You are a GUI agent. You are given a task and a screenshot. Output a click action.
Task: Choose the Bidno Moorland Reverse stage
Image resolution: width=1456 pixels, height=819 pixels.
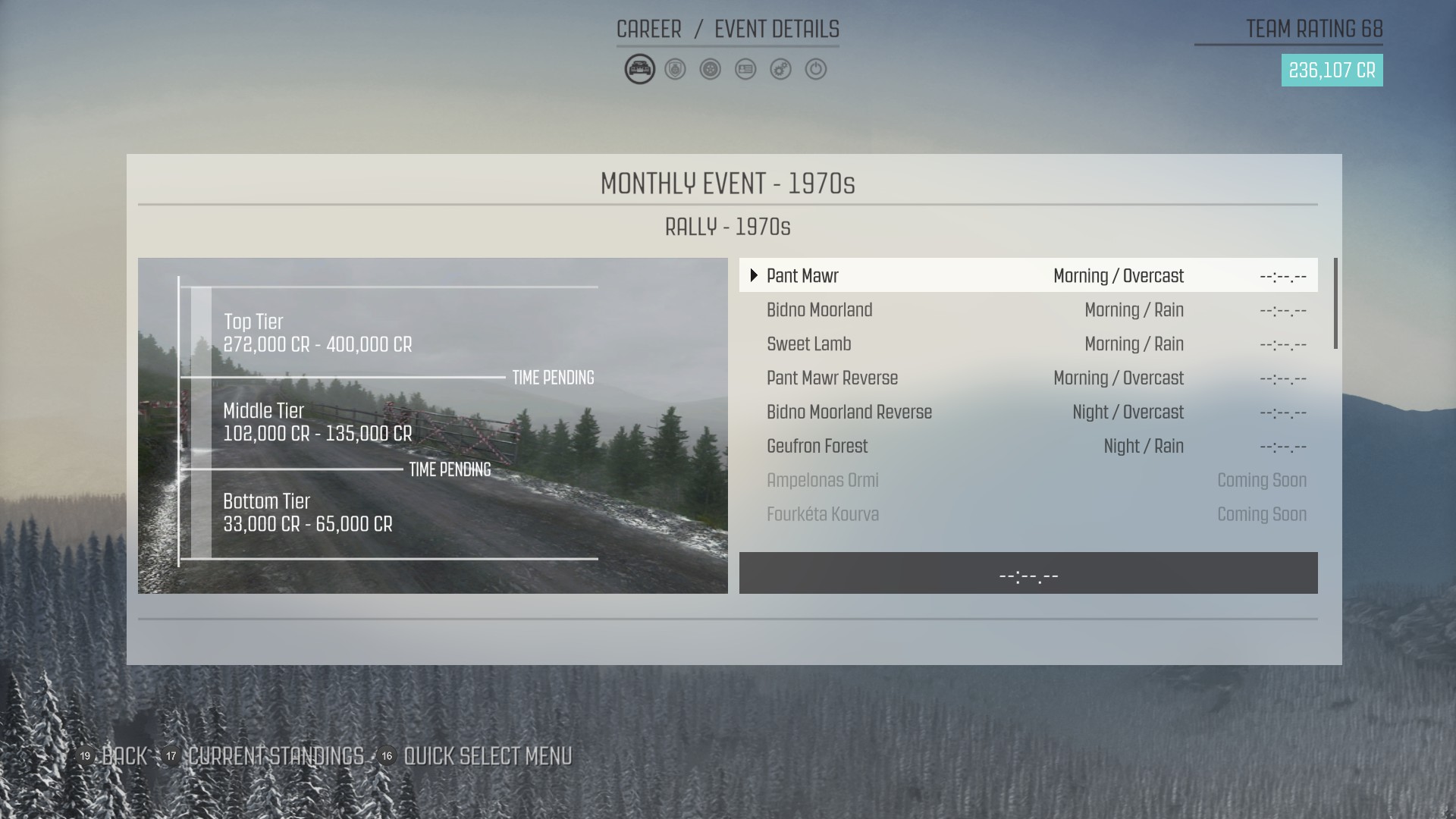click(1028, 412)
